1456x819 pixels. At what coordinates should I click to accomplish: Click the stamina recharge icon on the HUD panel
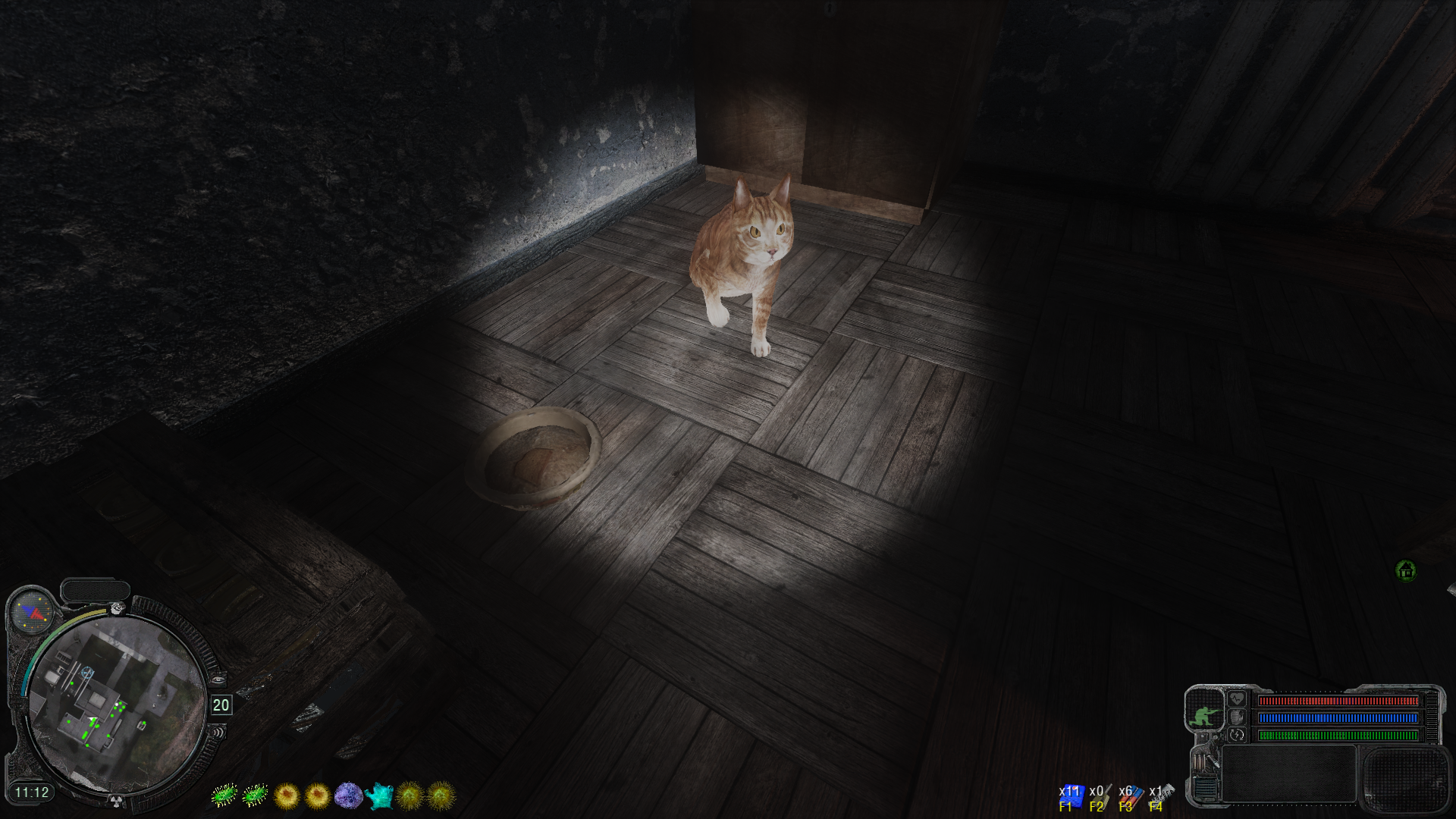[1237, 735]
